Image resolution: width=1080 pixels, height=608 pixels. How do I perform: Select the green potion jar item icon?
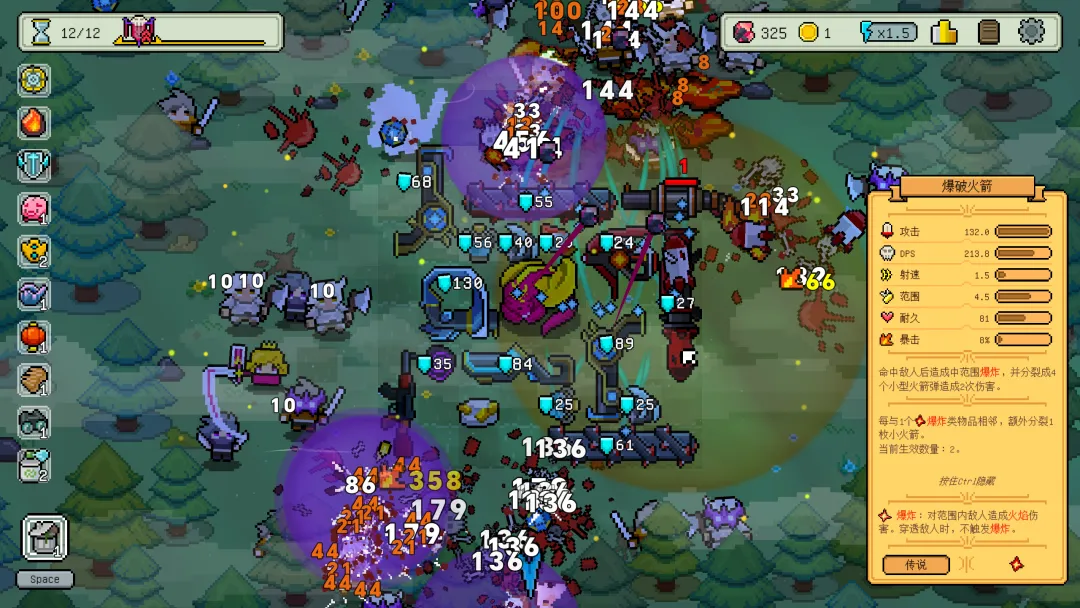click(x=34, y=466)
